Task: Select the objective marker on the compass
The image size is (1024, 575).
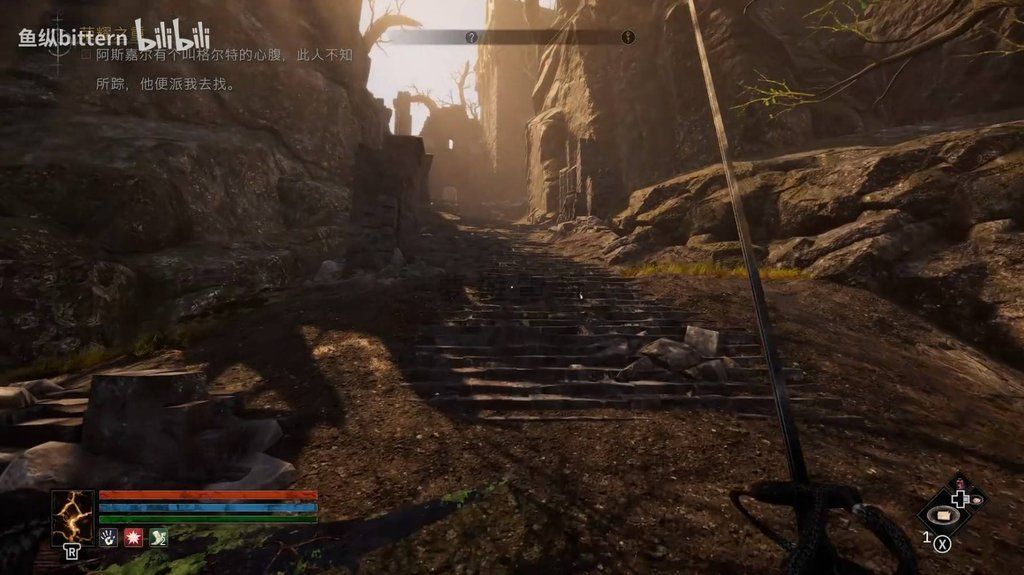Action: [x=628, y=37]
